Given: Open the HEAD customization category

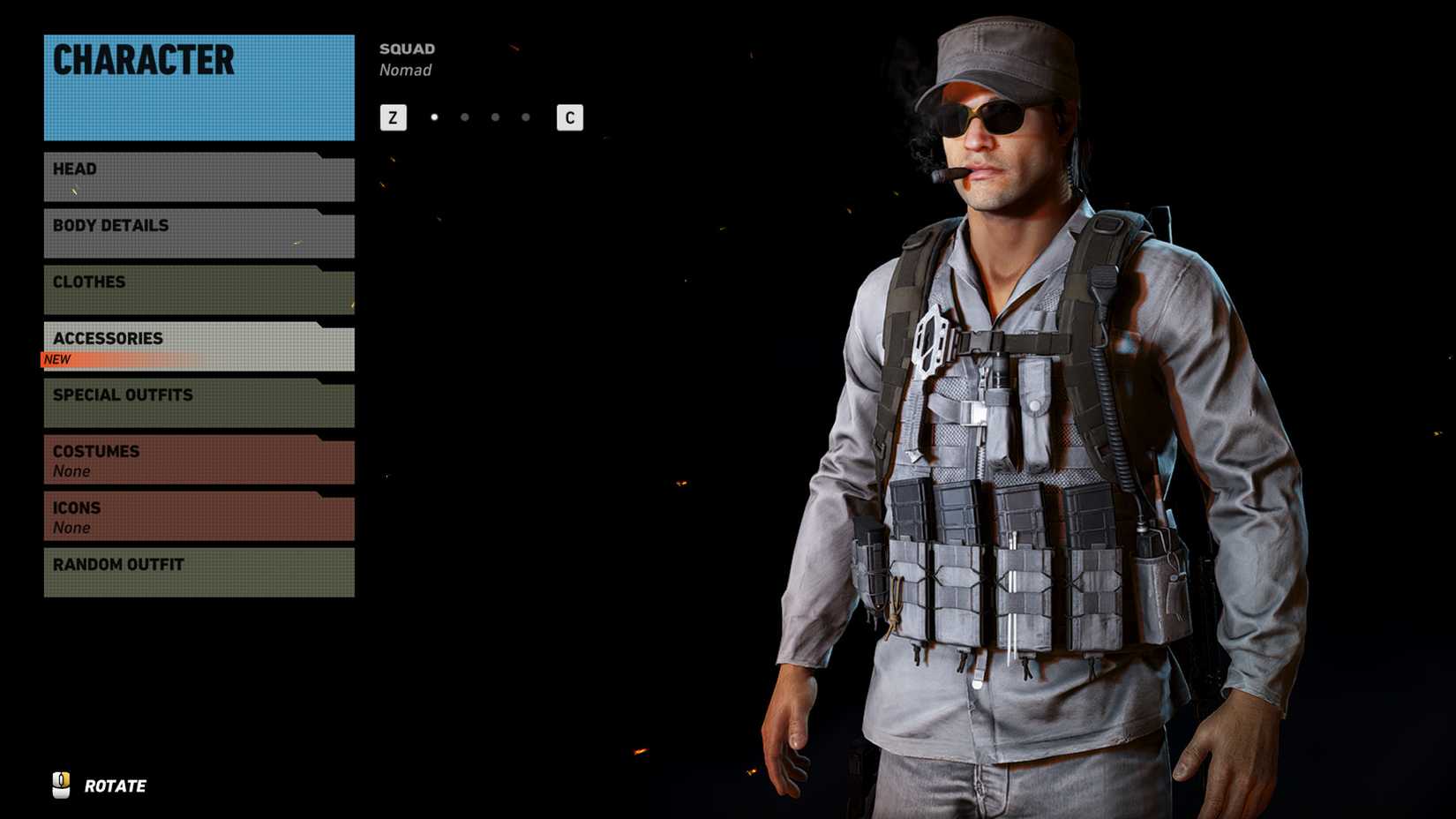Looking at the screenshot, I should pos(196,176).
